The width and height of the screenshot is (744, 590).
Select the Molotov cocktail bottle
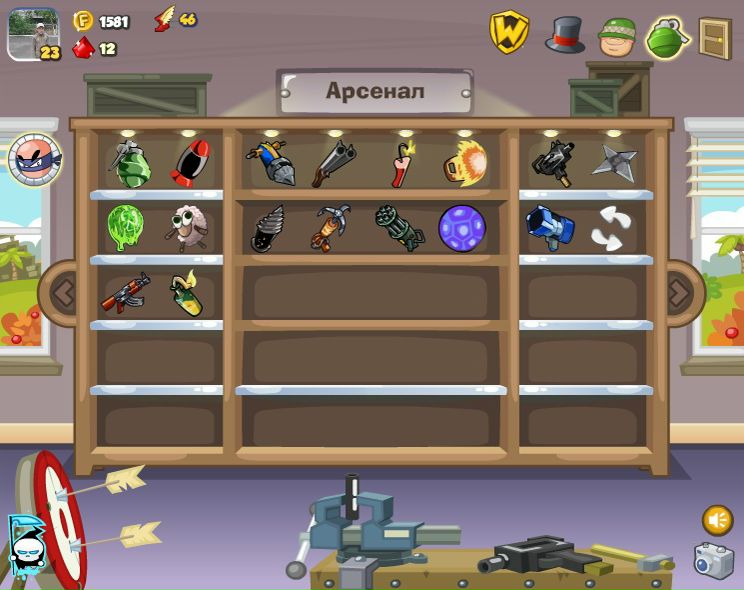[187, 295]
